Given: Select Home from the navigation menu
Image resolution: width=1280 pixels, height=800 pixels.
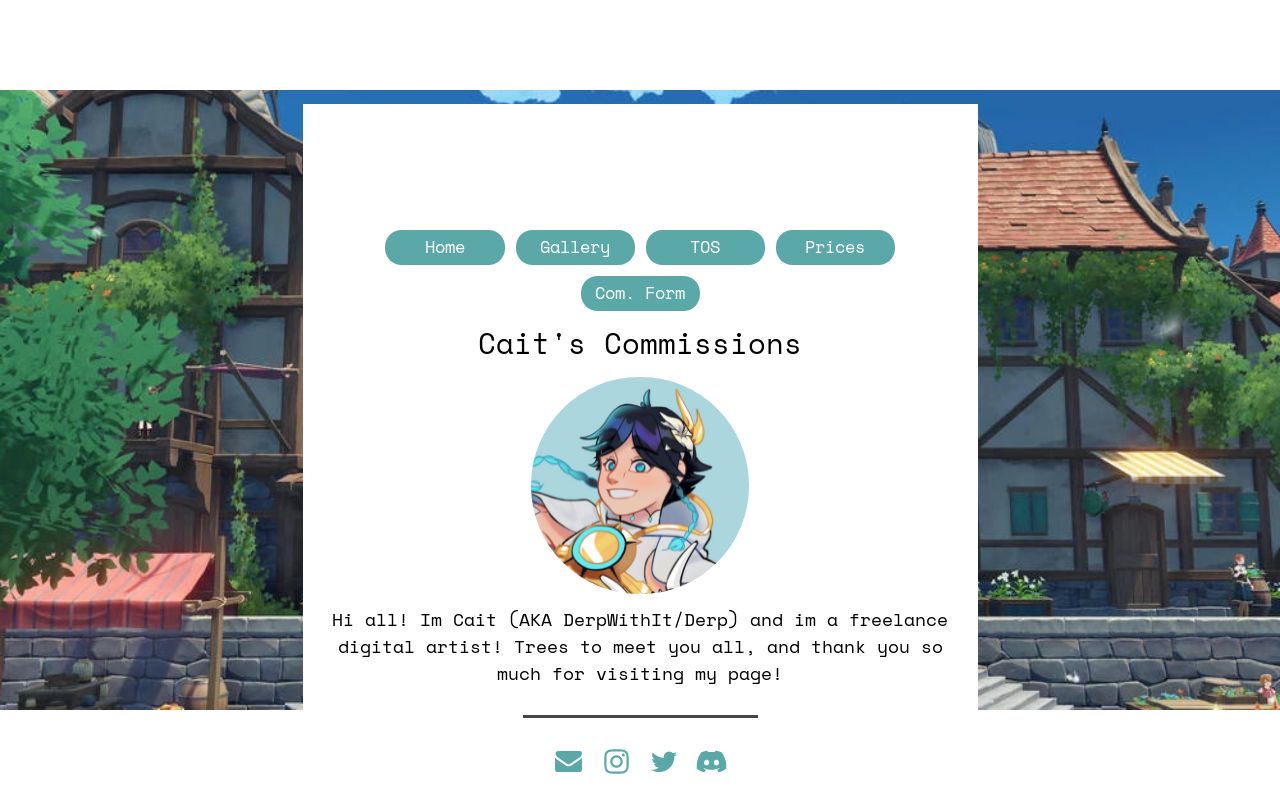Looking at the screenshot, I should click(444, 247).
